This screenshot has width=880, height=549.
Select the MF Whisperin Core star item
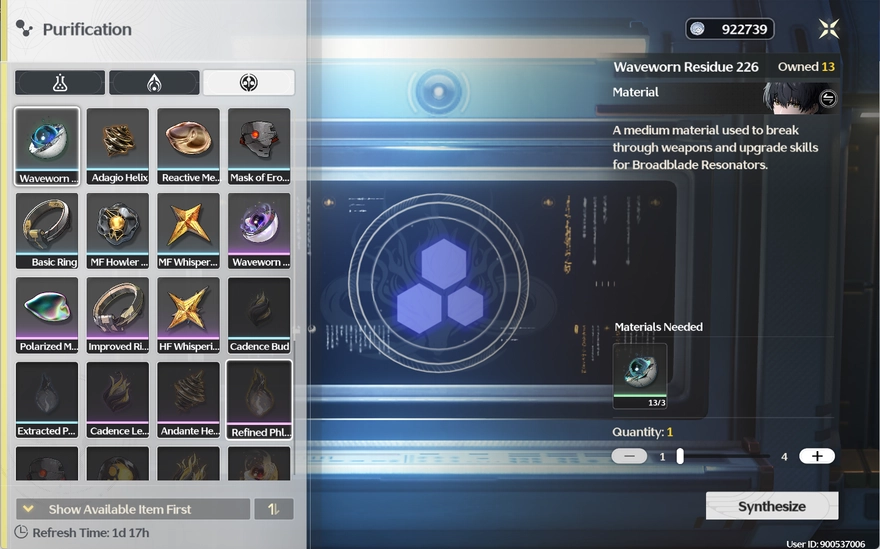click(188, 231)
